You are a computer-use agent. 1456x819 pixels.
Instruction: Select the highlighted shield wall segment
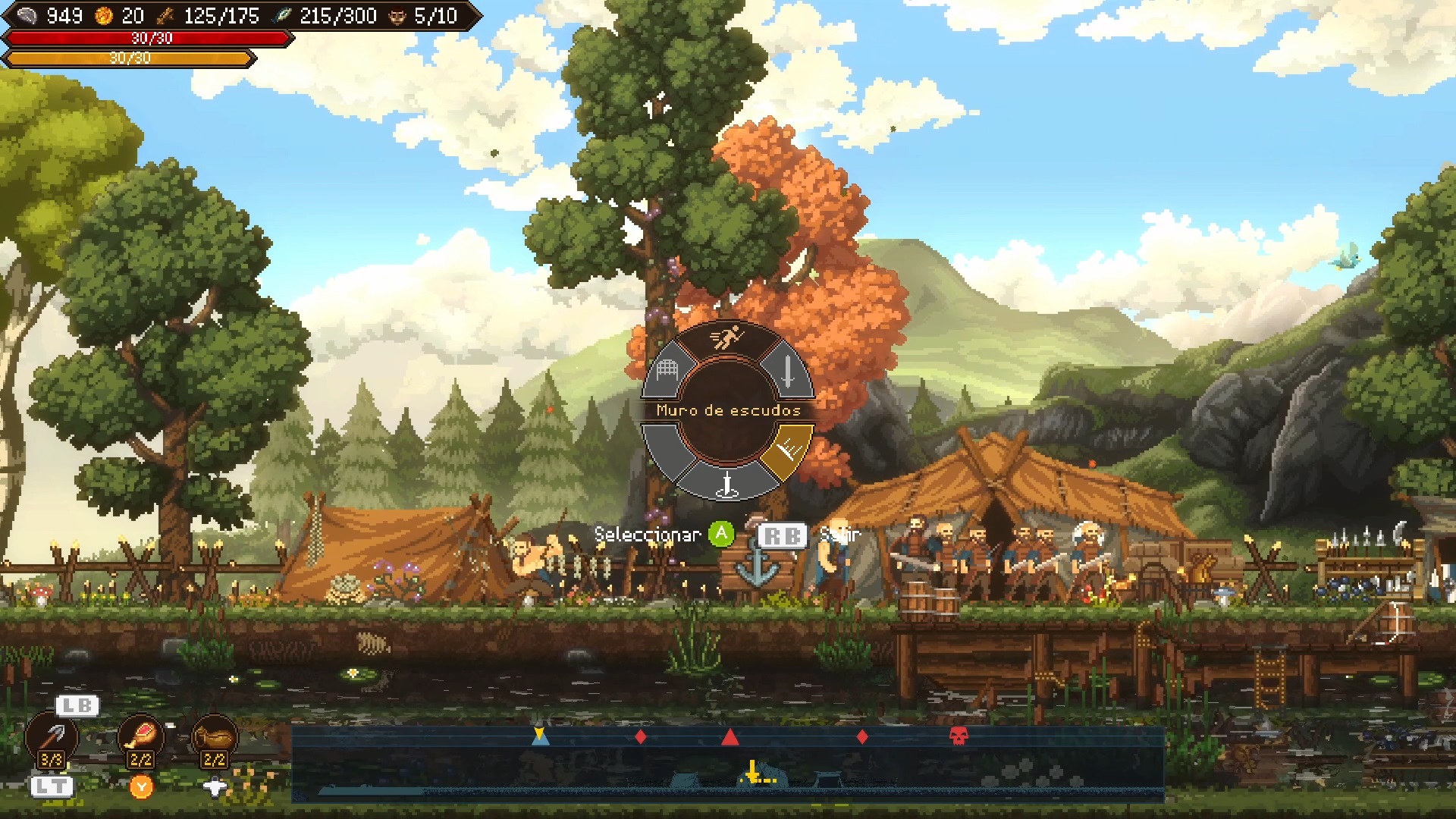pos(789,450)
